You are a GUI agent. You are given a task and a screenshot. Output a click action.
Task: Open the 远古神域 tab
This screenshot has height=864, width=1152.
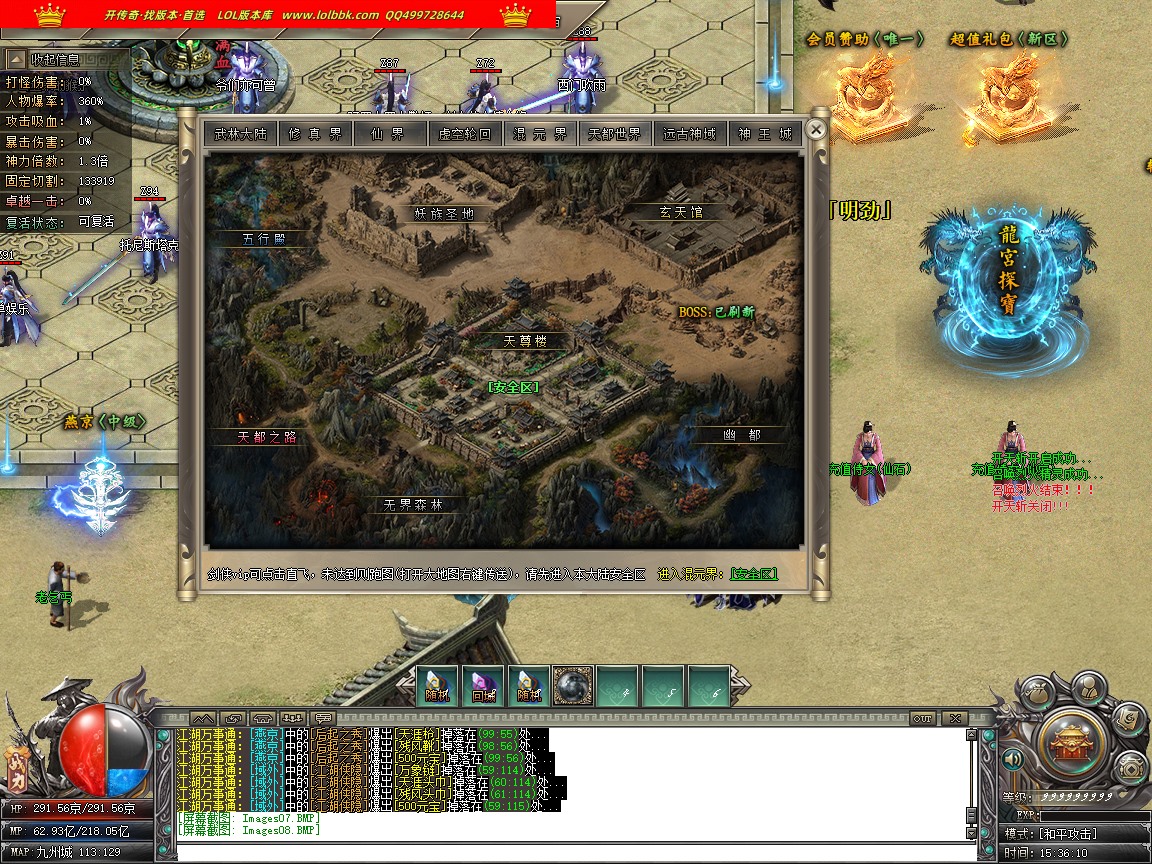[x=690, y=133]
